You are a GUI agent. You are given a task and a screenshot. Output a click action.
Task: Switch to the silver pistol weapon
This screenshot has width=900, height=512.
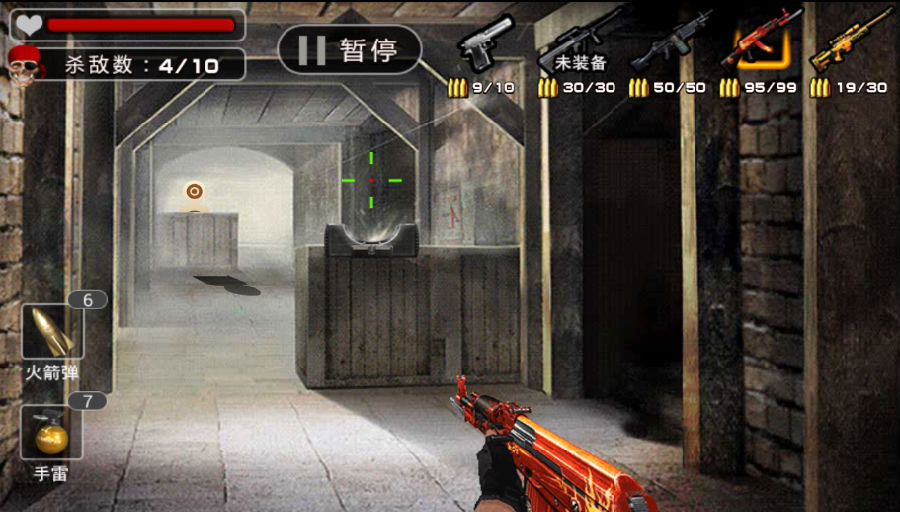[485, 45]
